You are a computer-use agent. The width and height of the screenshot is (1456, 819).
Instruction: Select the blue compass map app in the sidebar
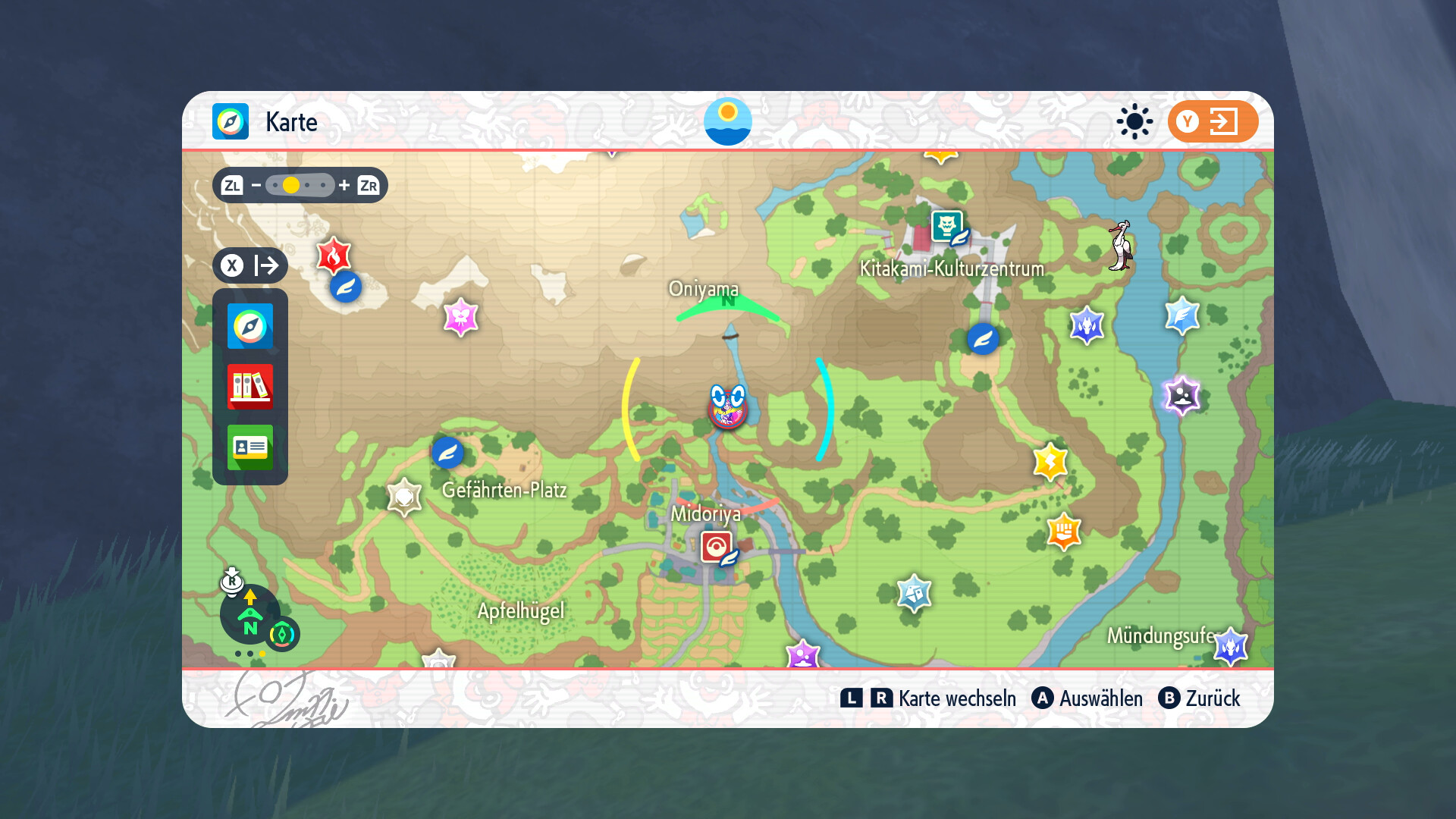(250, 326)
